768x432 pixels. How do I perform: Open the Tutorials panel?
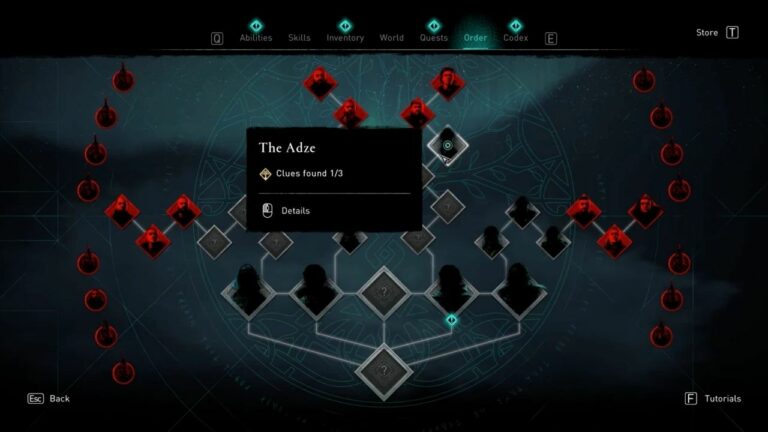point(714,398)
